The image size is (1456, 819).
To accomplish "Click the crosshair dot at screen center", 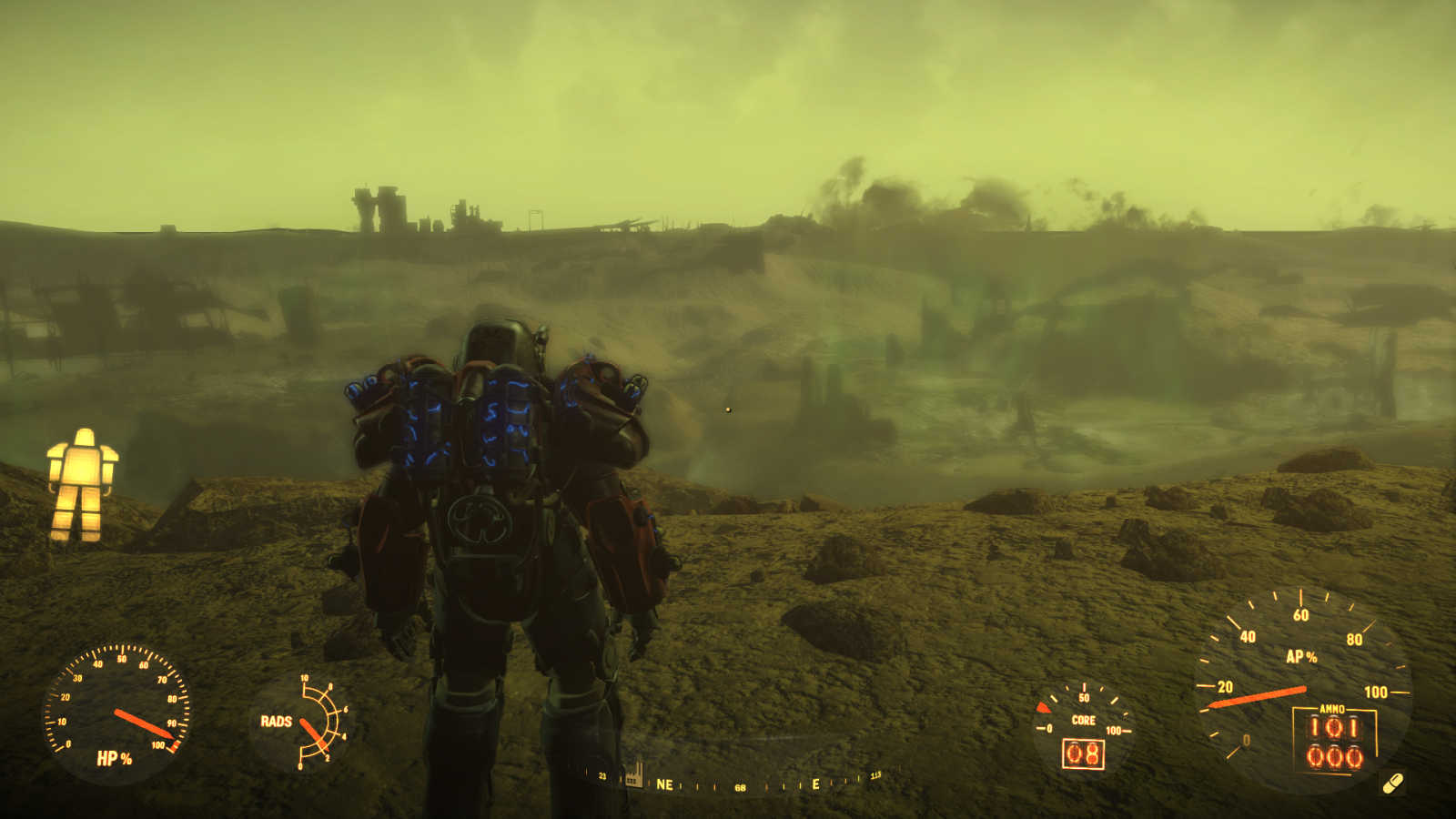I will 728,409.
